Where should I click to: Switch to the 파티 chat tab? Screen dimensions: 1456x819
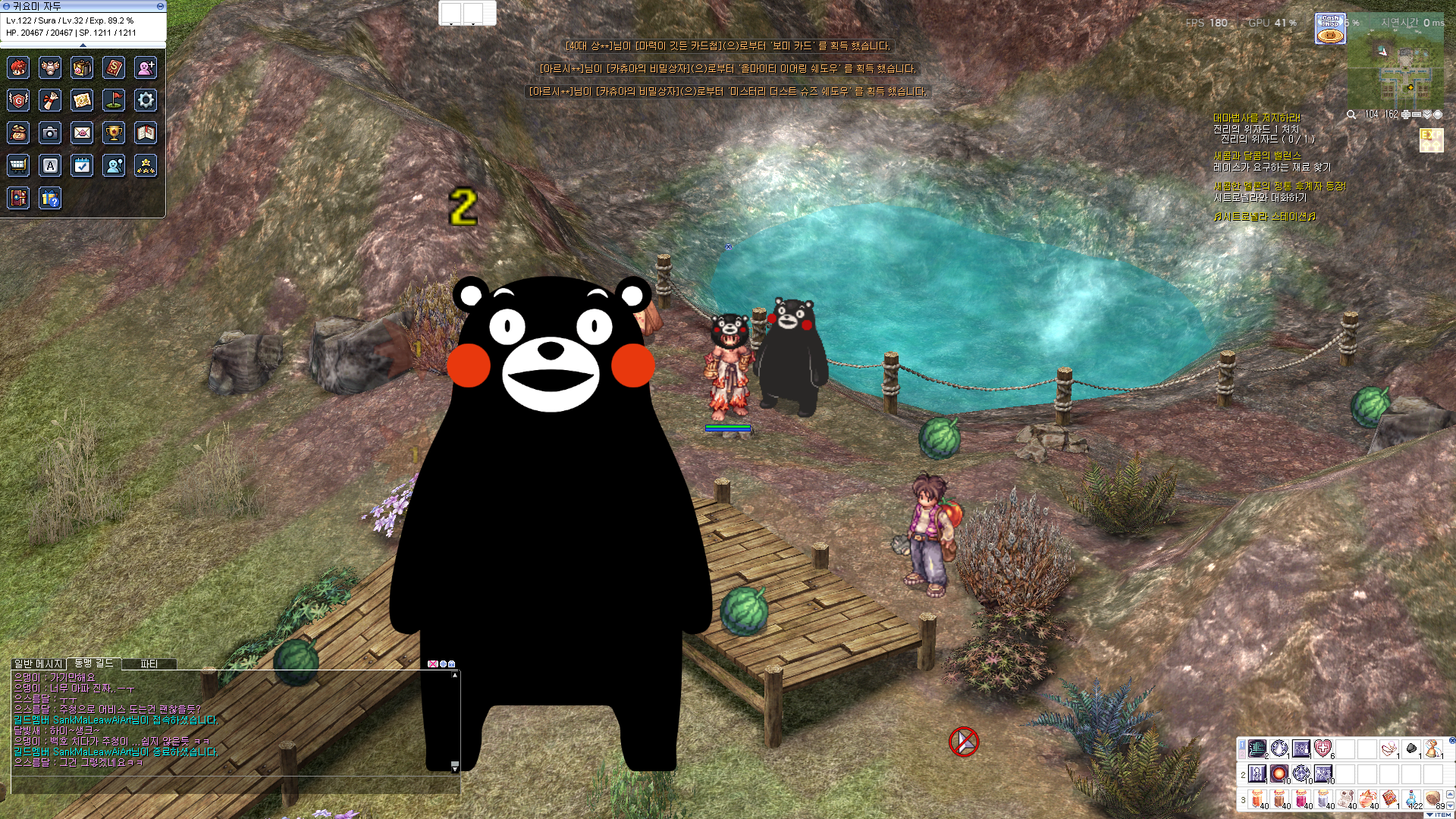point(149,664)
